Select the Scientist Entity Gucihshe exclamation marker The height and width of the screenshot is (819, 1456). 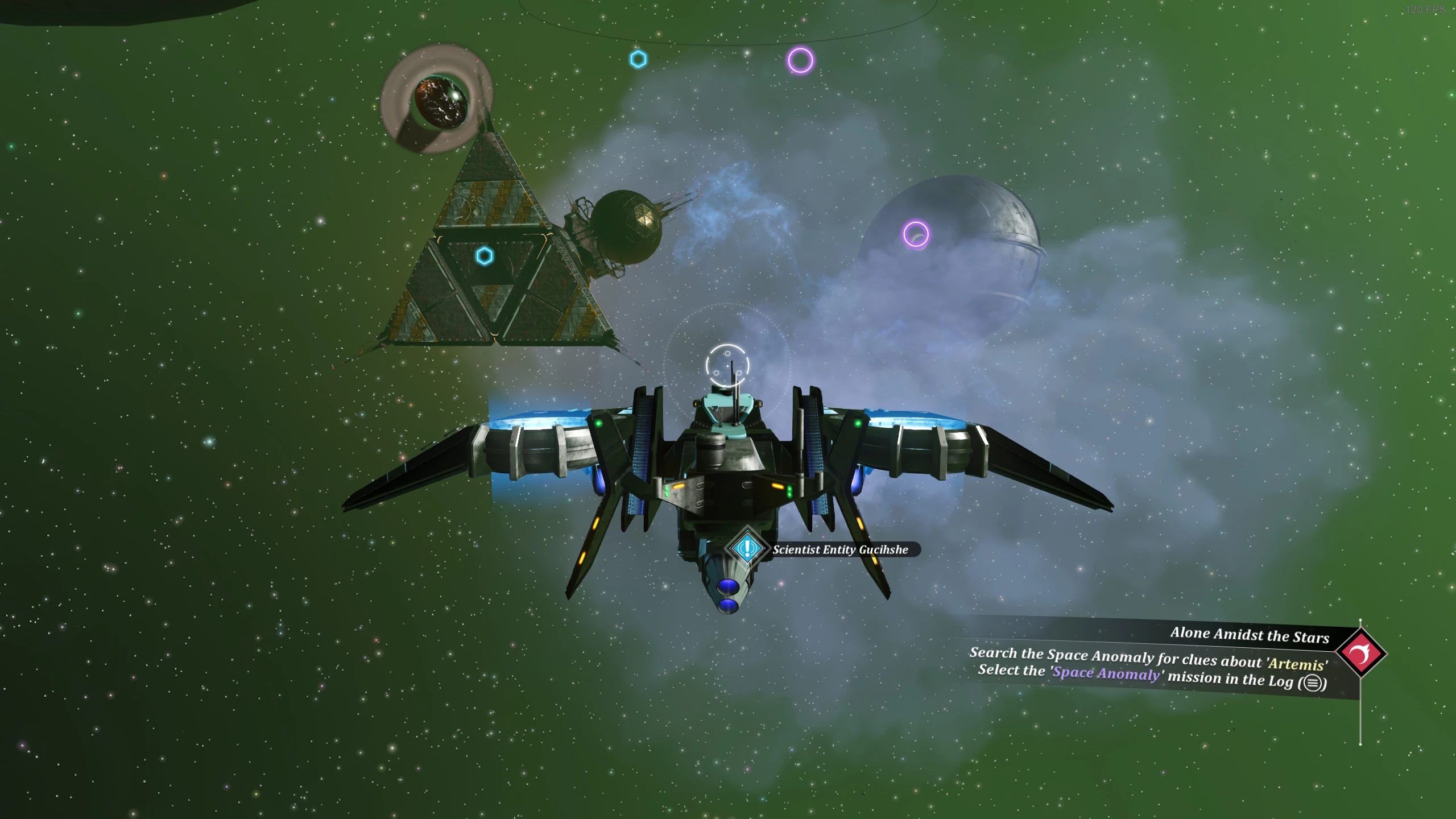(x=747, y=548)
